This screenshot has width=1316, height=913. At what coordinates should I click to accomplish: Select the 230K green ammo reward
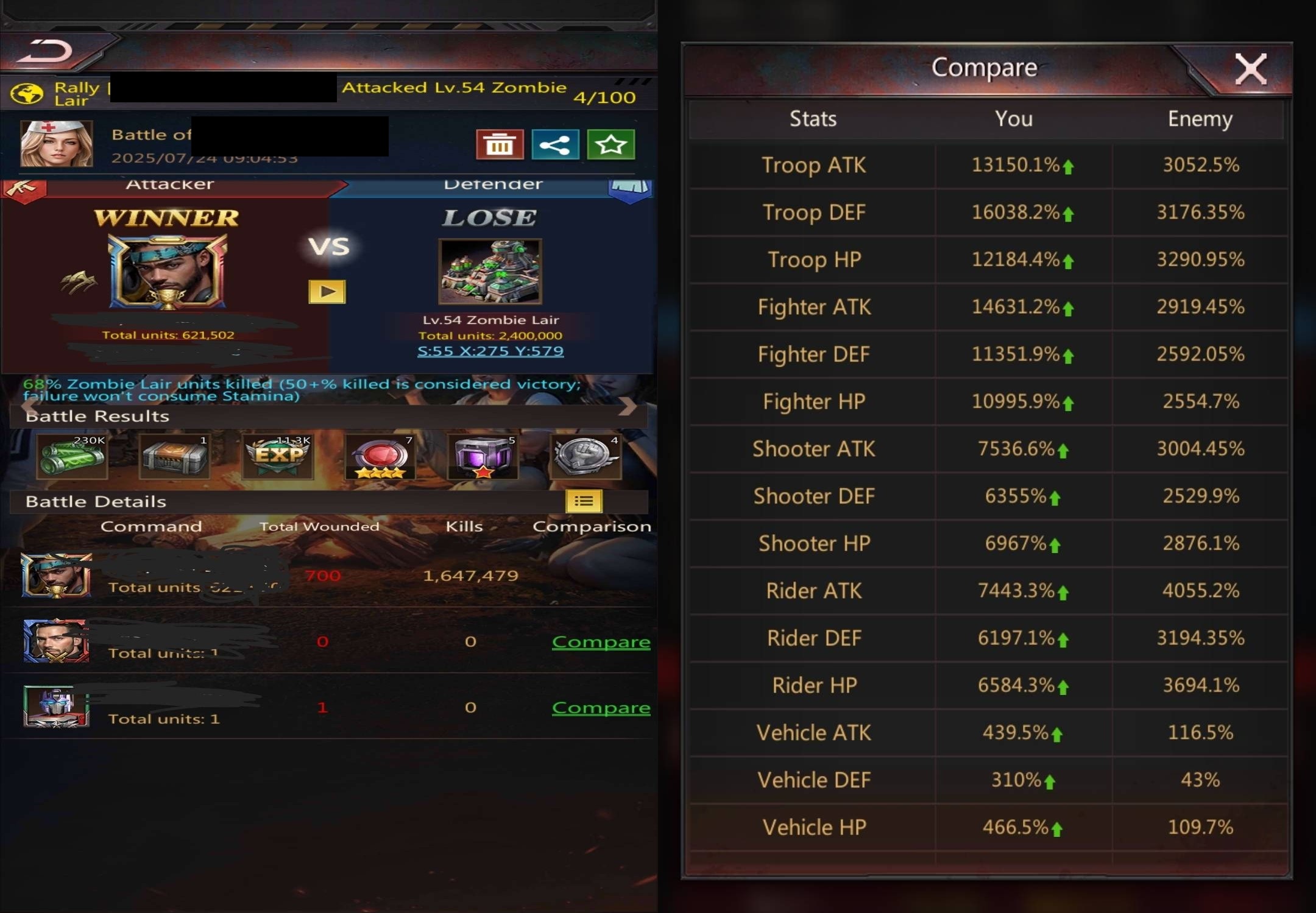(73, 457)
